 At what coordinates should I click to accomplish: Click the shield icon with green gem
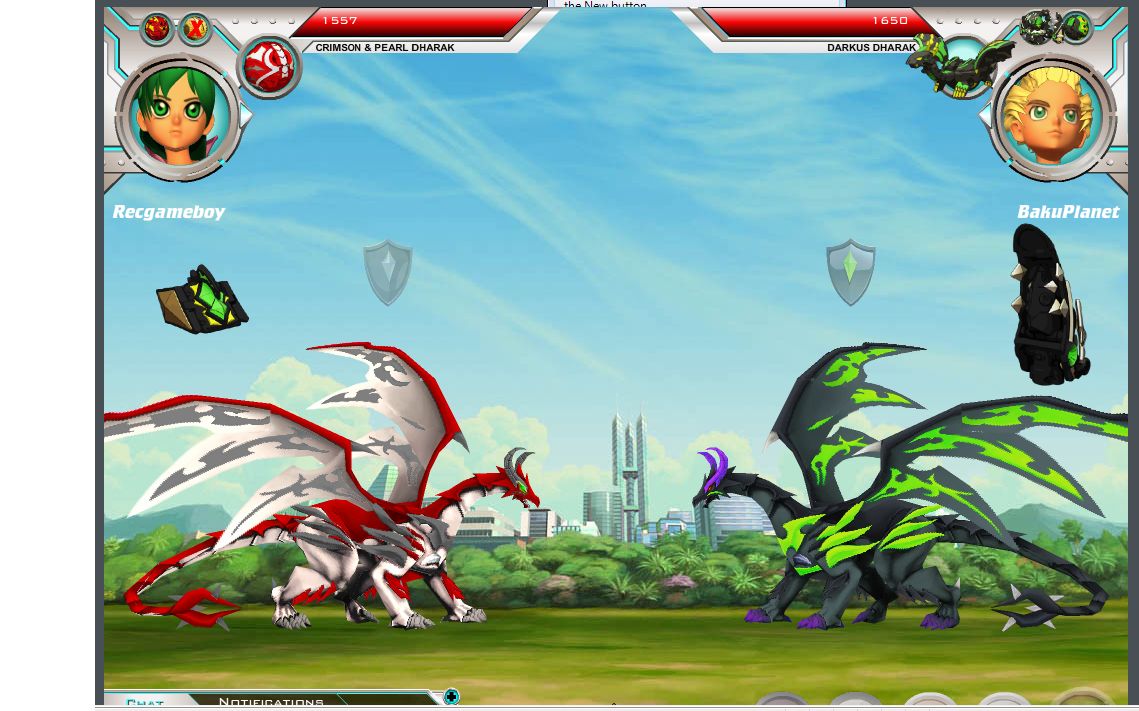coord(850,271)
